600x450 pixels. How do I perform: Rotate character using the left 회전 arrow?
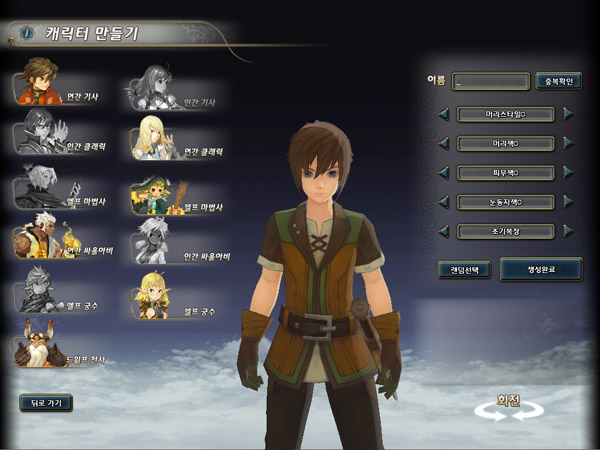pos(492,413)
